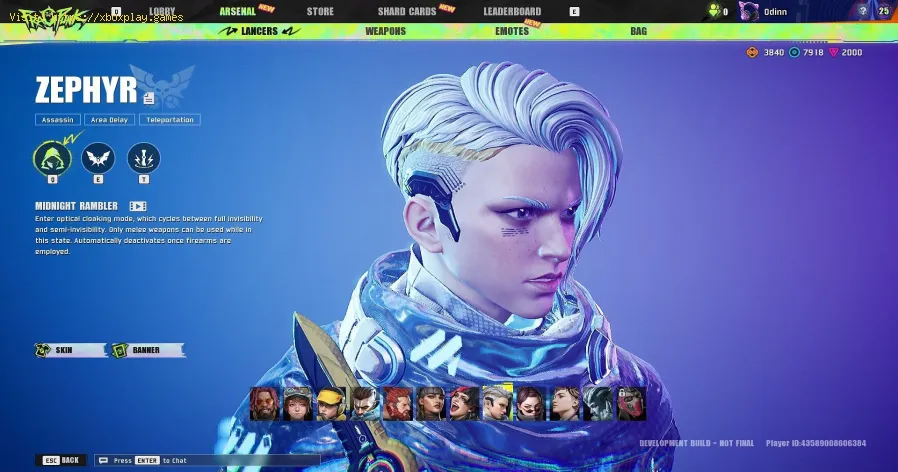The image size is (898, 472).
Task: View the Leaderboard tab
Action: [512, 12]
